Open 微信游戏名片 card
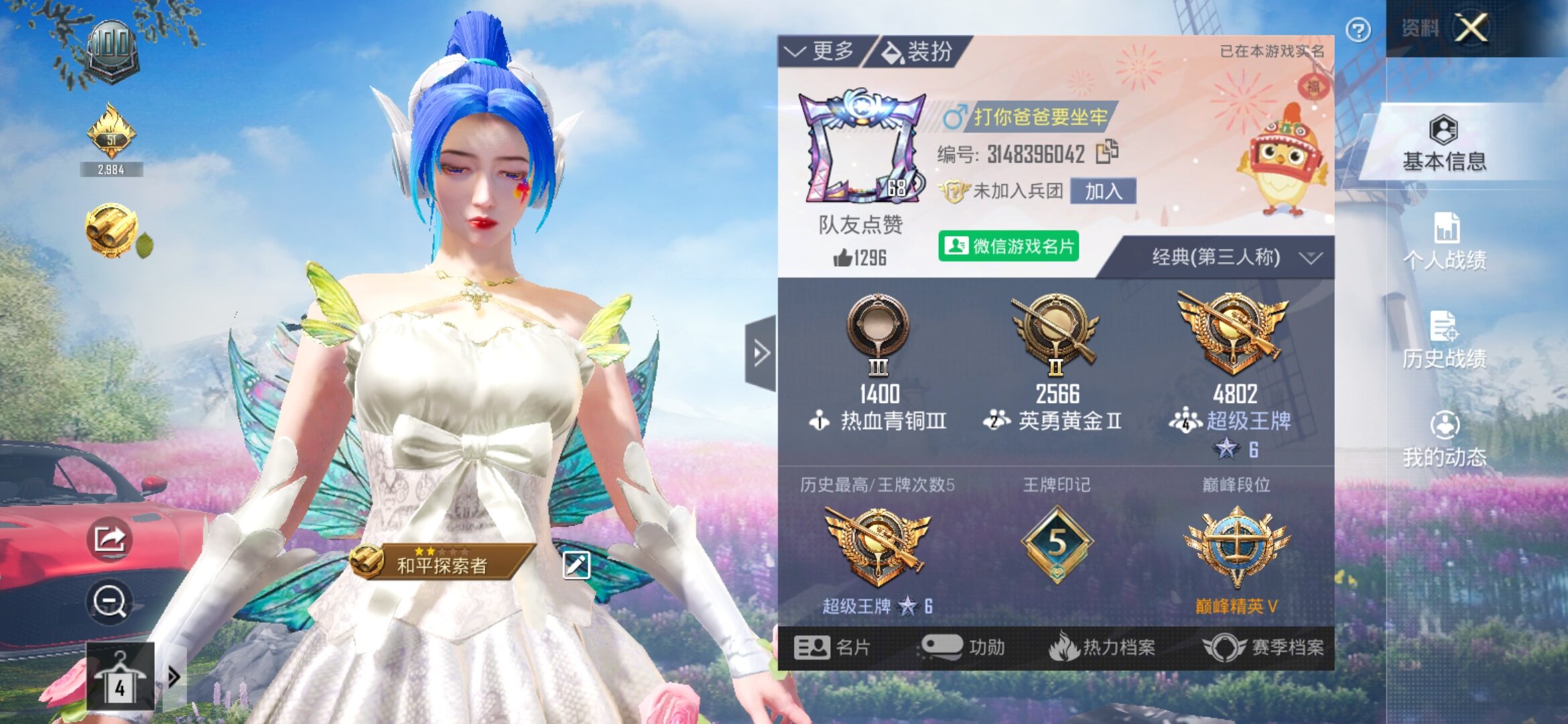1568x724 pixels. [1008, 246]
